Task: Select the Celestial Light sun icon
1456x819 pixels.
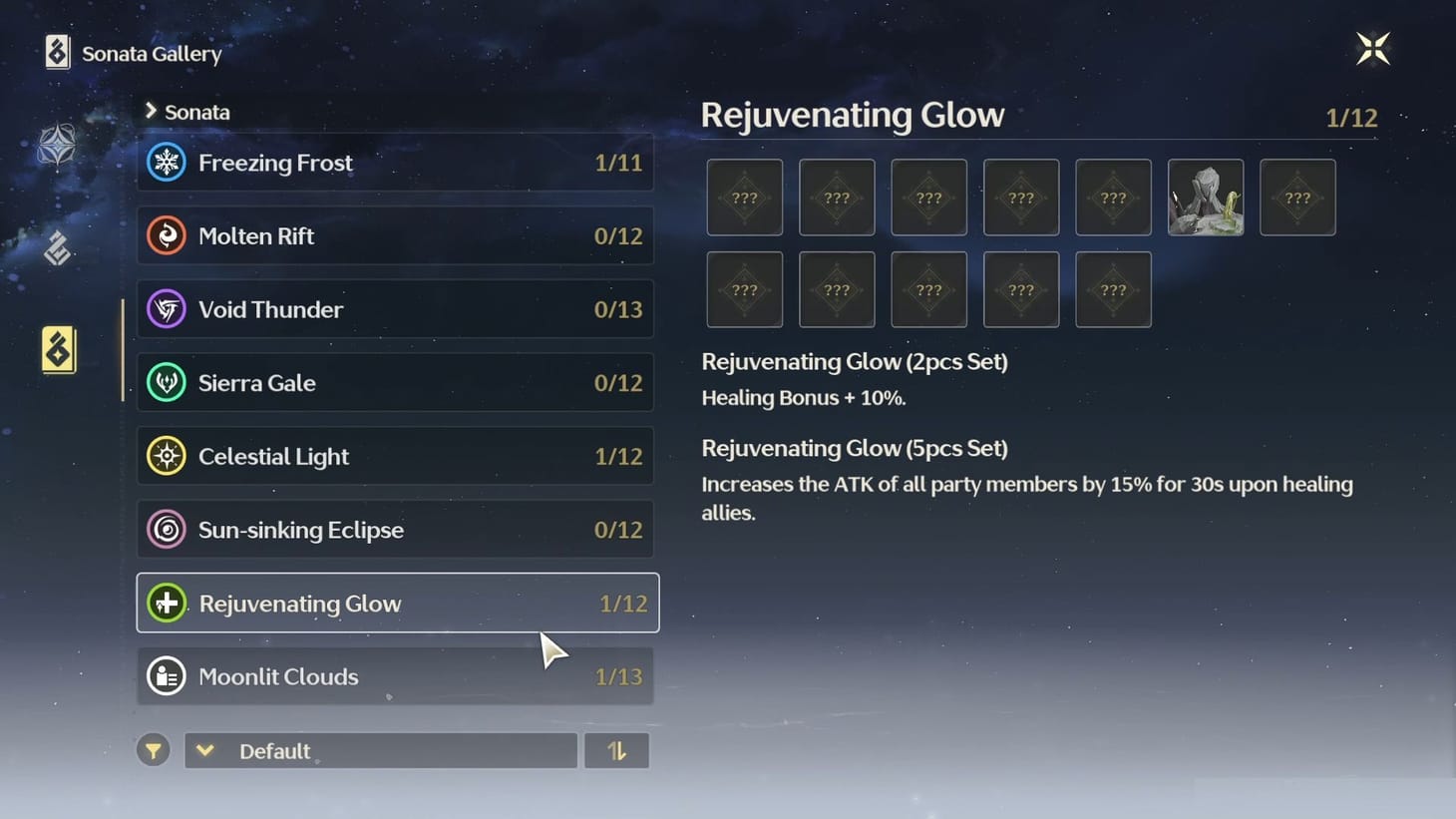Action: click(x=167, y=456)
